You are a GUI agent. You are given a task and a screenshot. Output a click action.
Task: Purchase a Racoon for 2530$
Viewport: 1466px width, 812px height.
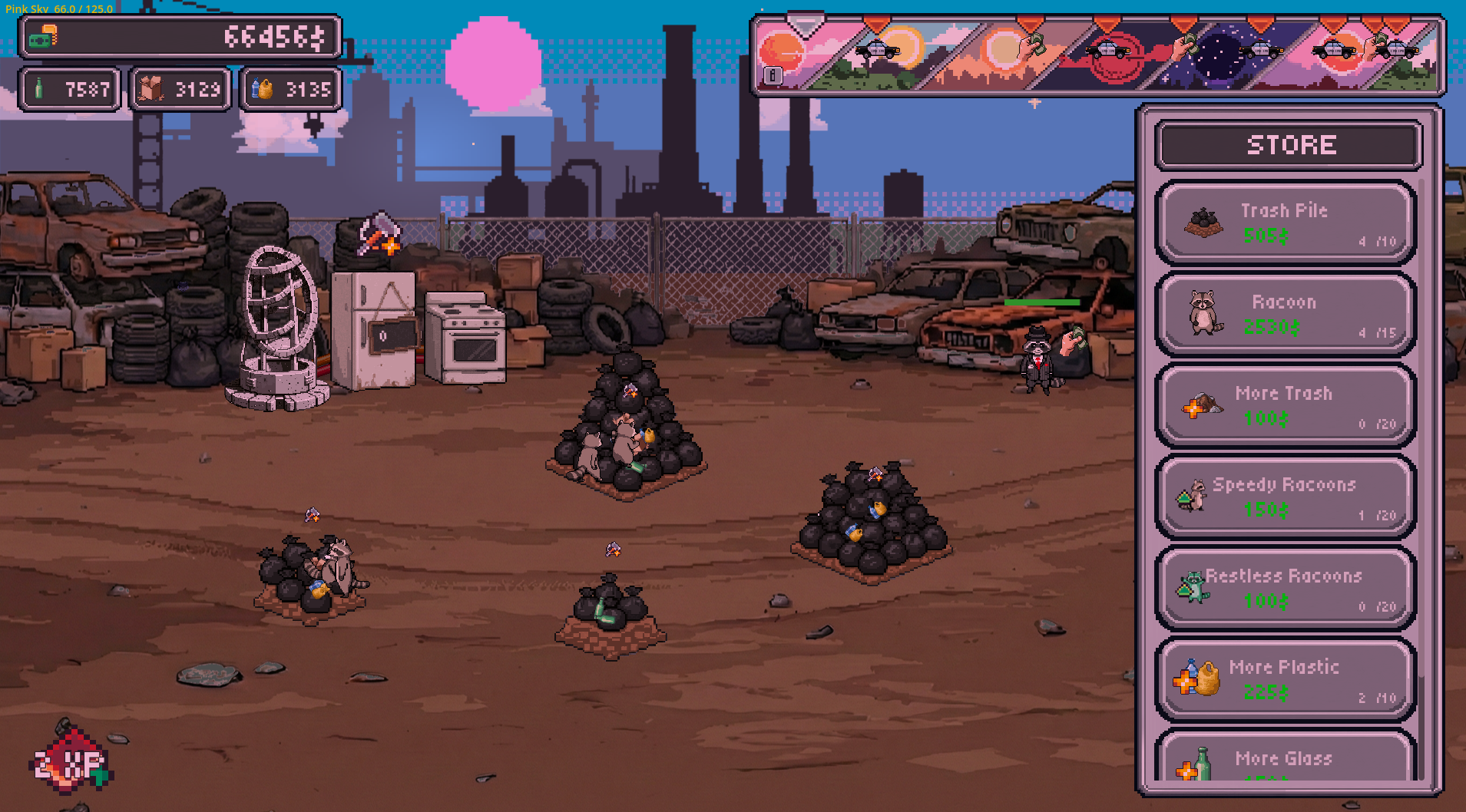[x=1285, y=314]
